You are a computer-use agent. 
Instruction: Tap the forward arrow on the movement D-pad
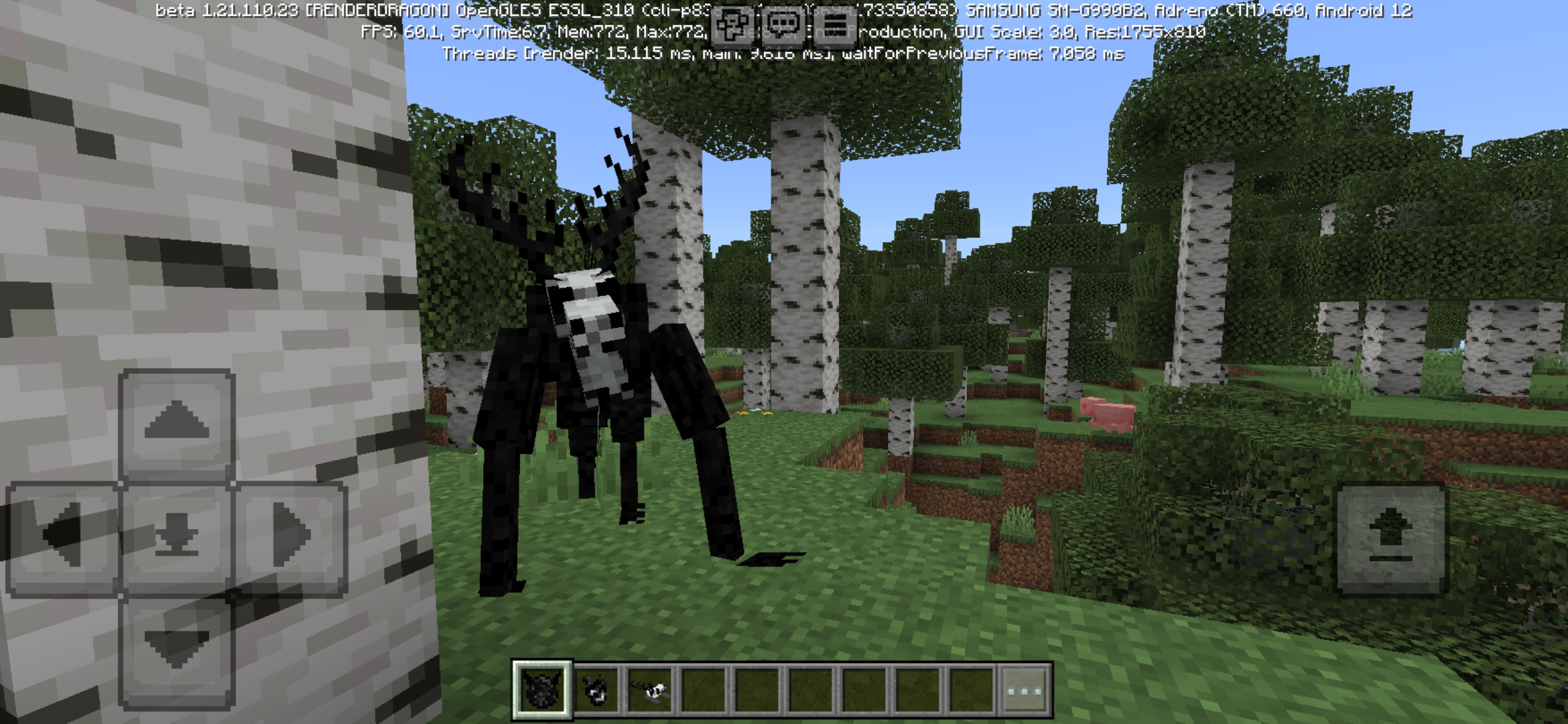(x=176, y=424)
